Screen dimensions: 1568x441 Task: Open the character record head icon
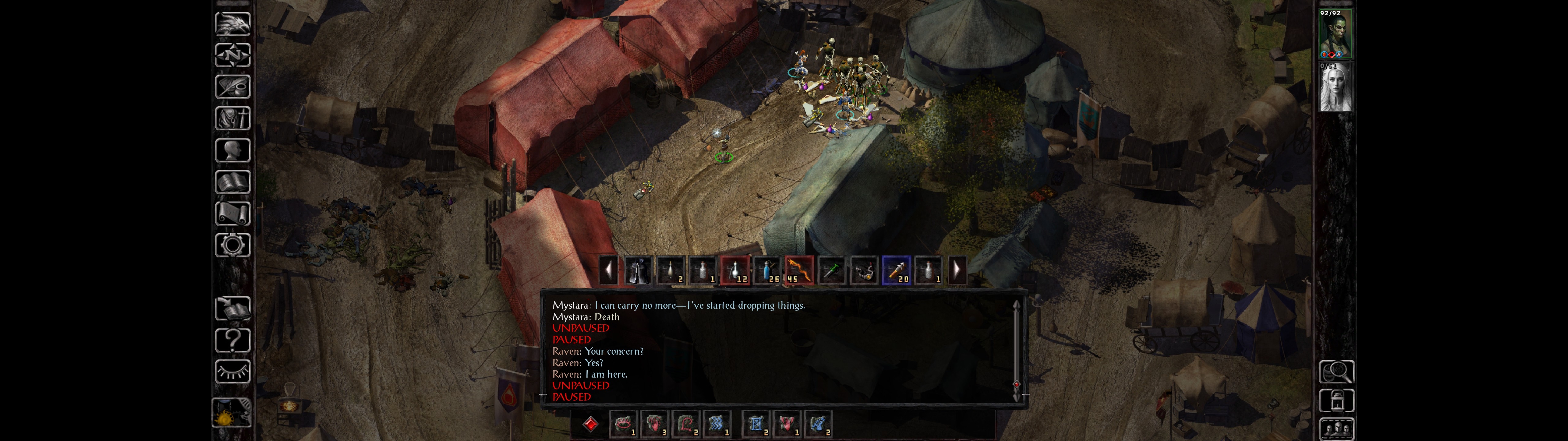232,150
